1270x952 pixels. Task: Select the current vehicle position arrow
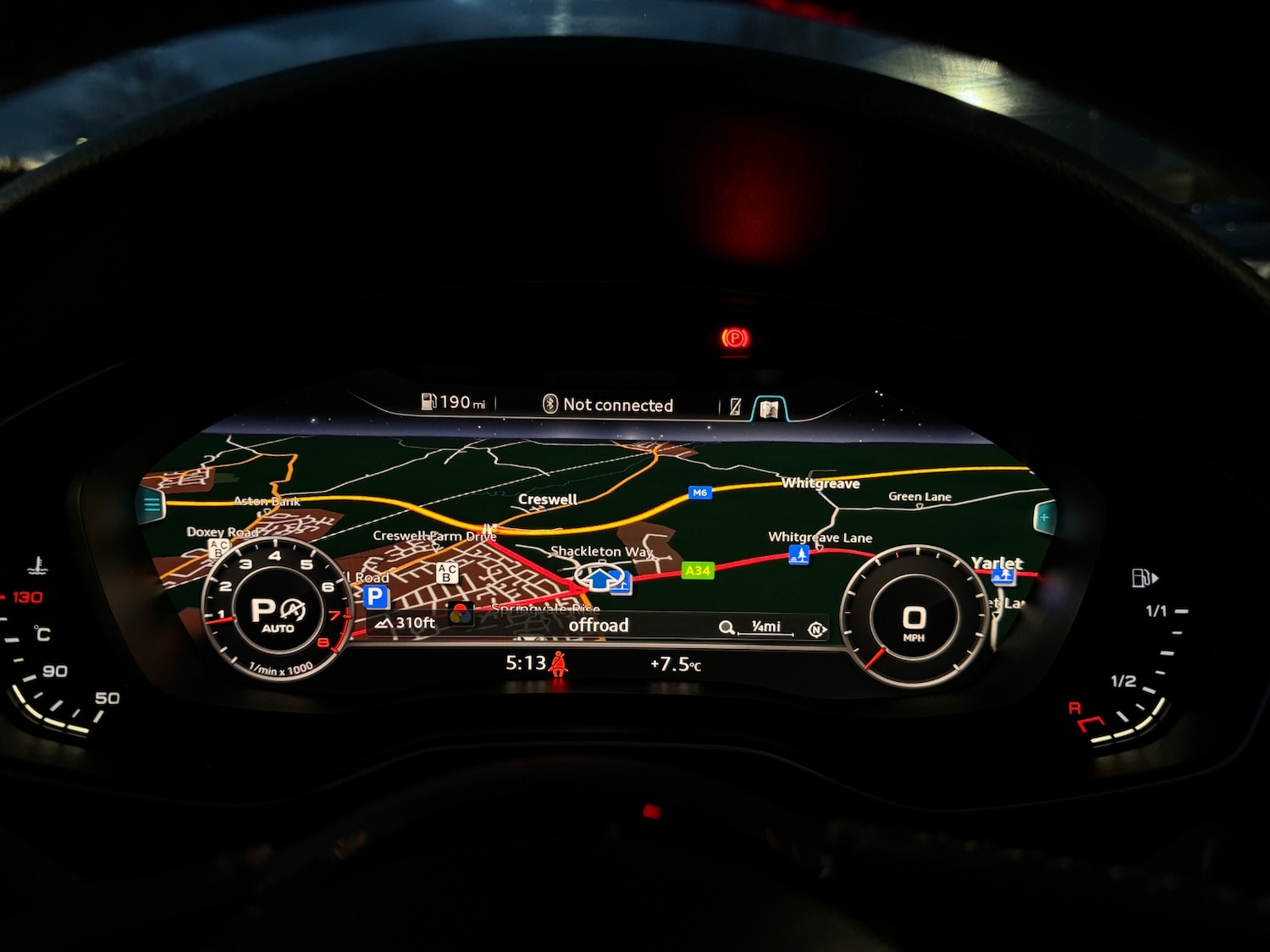click(x=600, y=579)
